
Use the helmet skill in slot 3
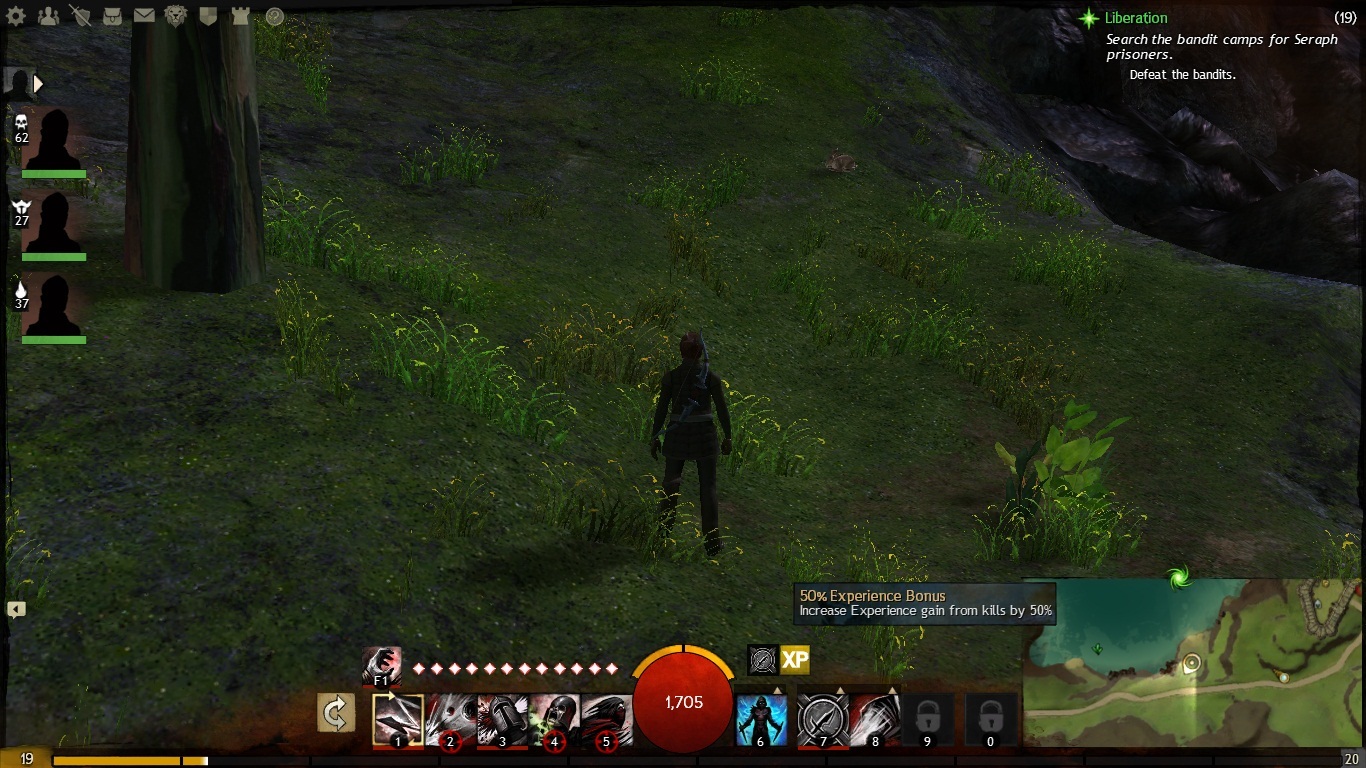502,720
